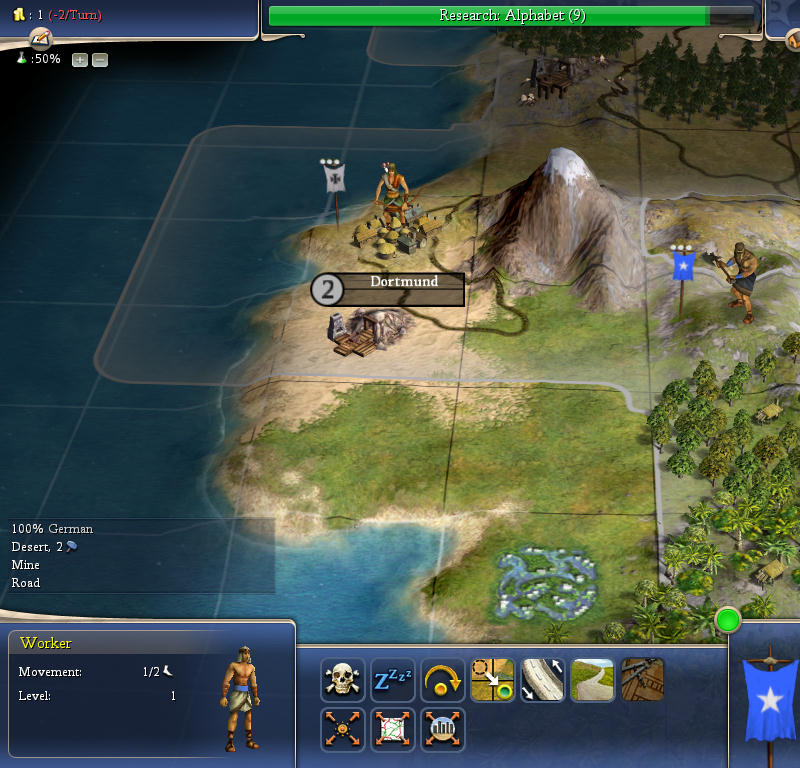Select the pickaxe mine build action

click(643, 680)
